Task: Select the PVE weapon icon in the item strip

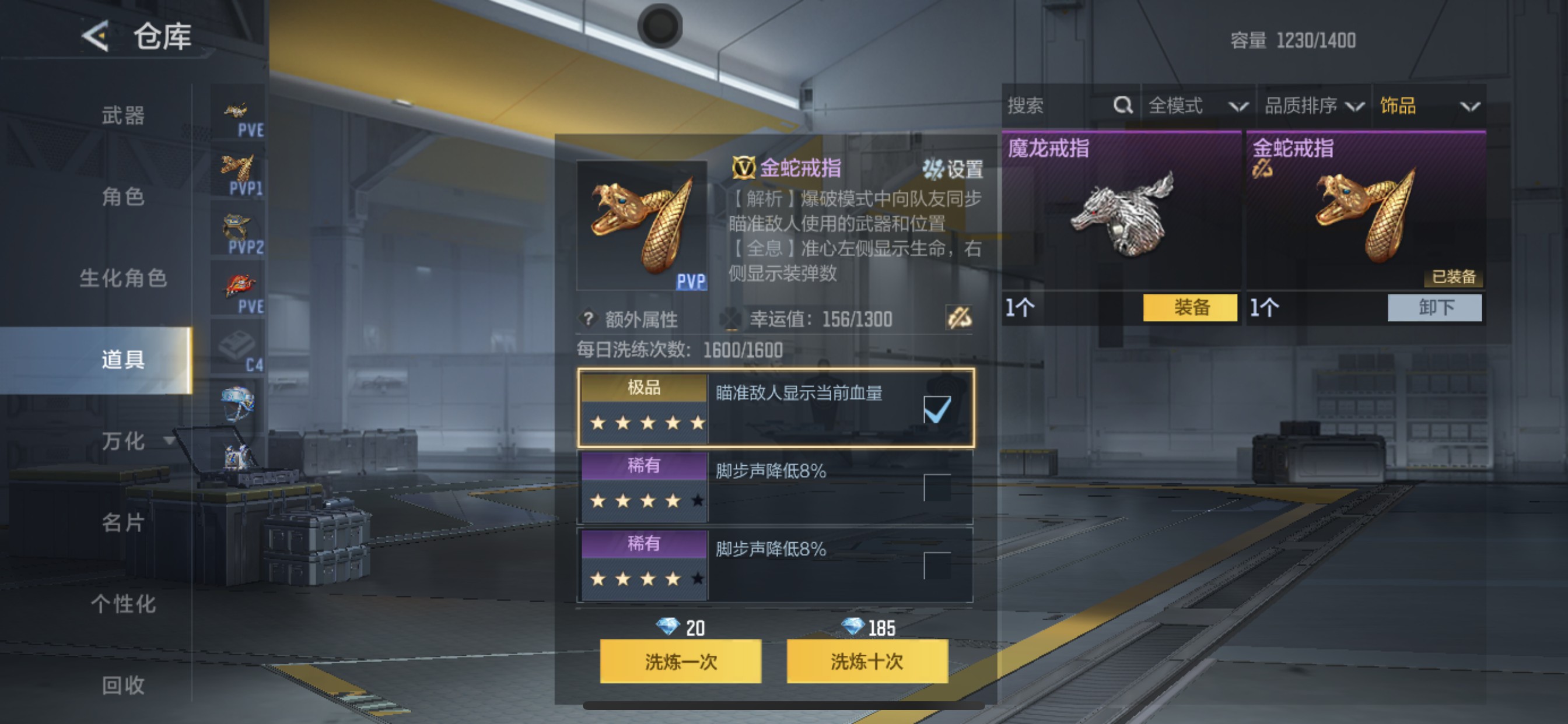Action: pos(237,111)
